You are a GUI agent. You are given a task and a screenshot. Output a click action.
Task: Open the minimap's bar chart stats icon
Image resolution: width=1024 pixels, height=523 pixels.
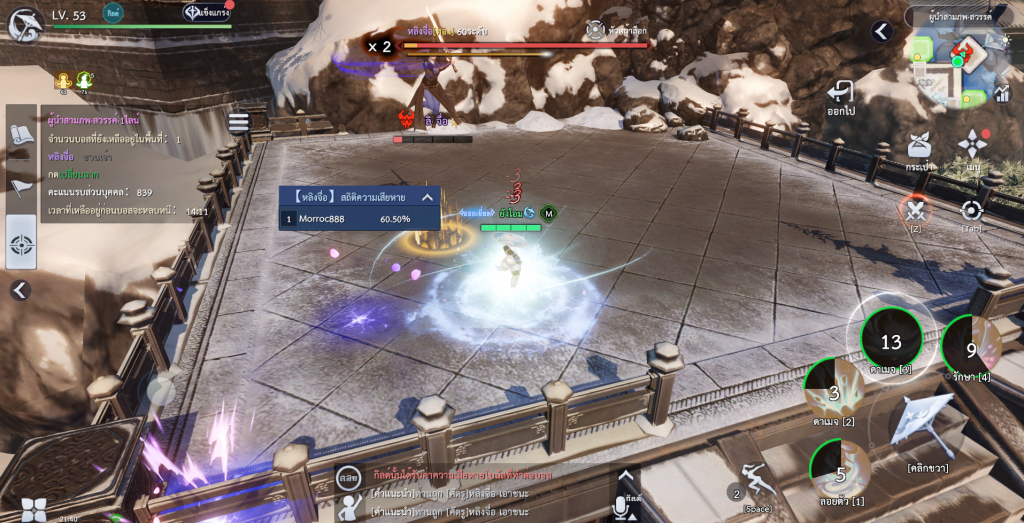pos(1002,94)
